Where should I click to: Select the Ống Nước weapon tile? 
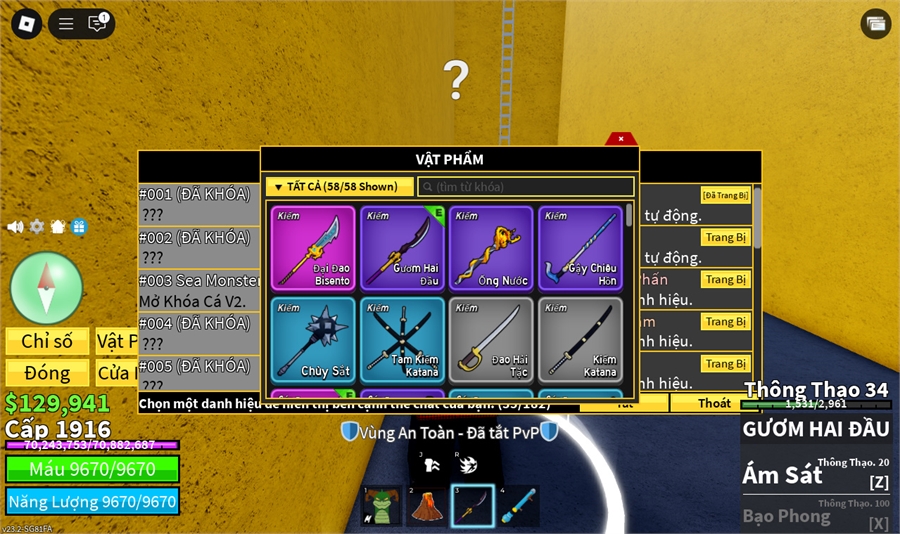(490, 248)
